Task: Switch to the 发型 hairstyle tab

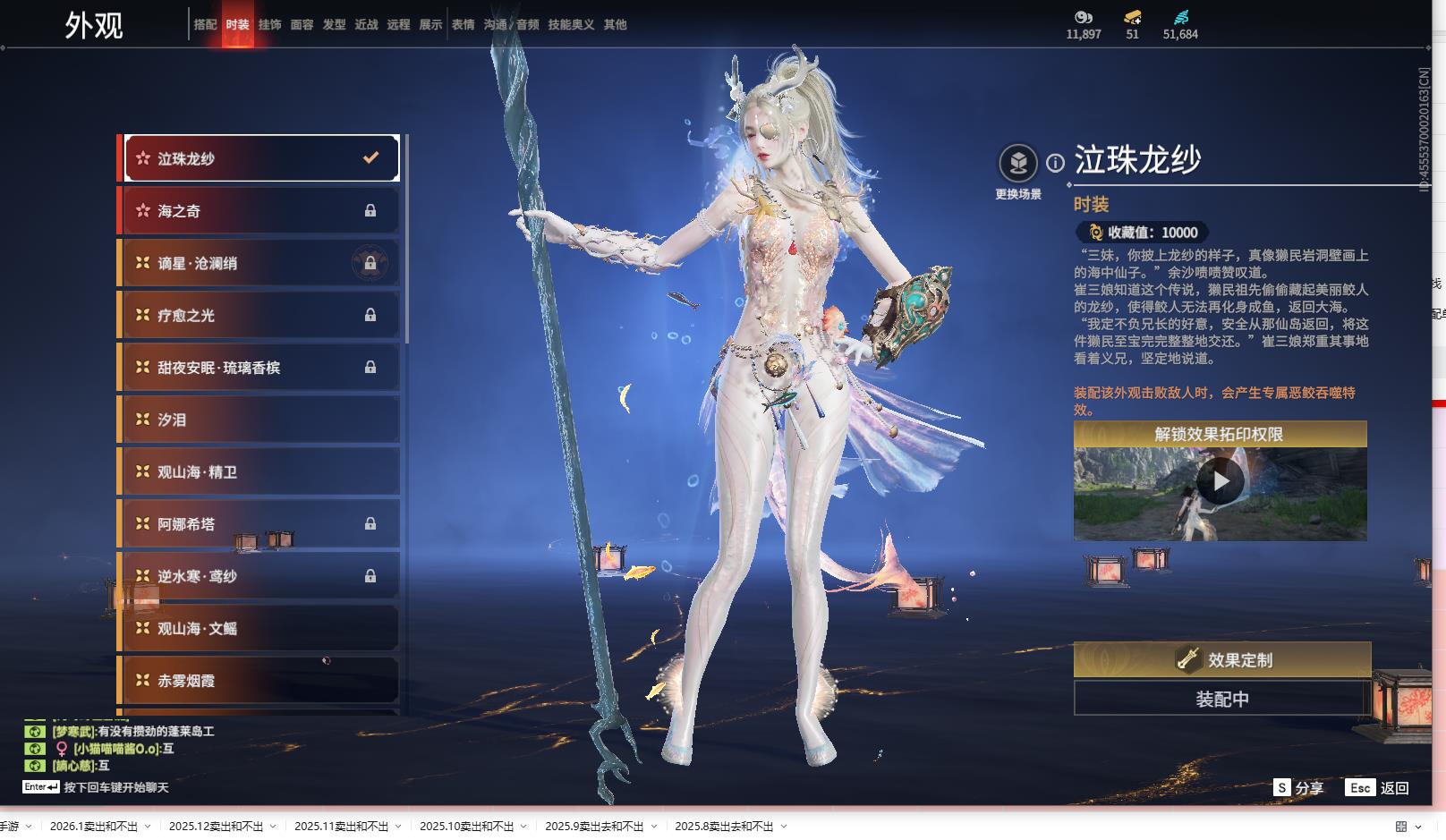Action: click(x=334, y=25)
